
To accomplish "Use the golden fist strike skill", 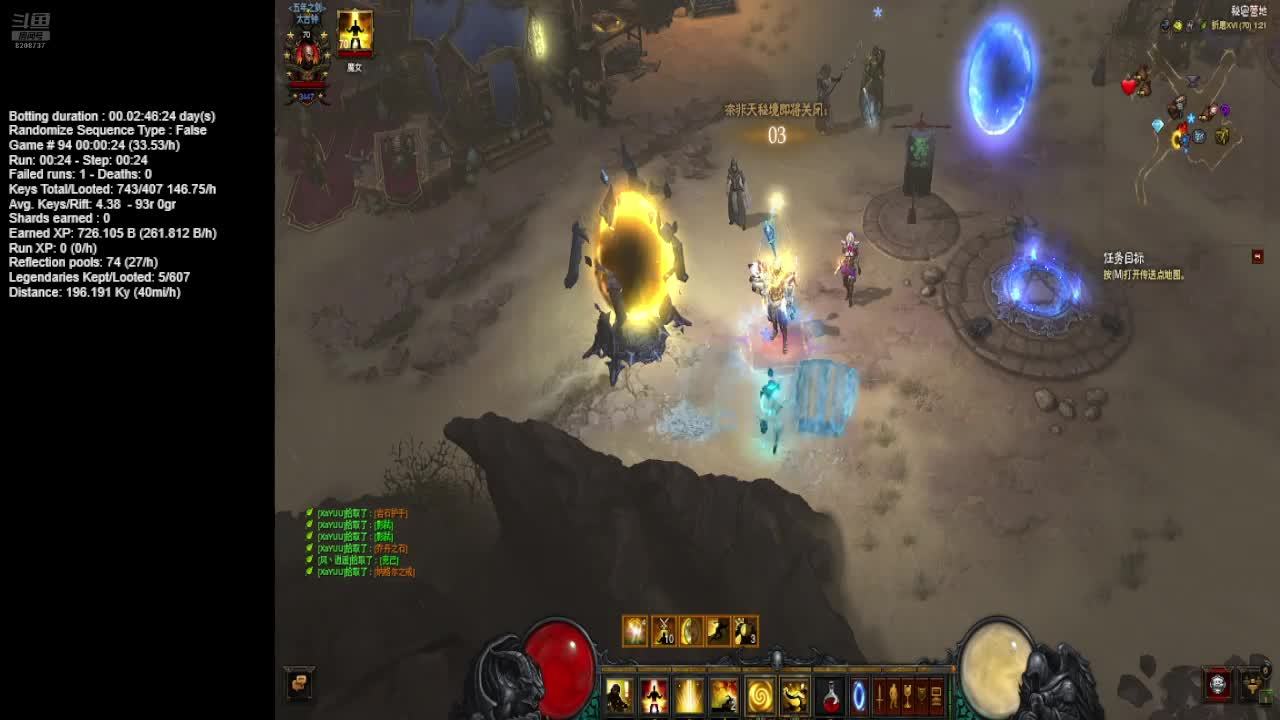I will click(x=794, y=695).
